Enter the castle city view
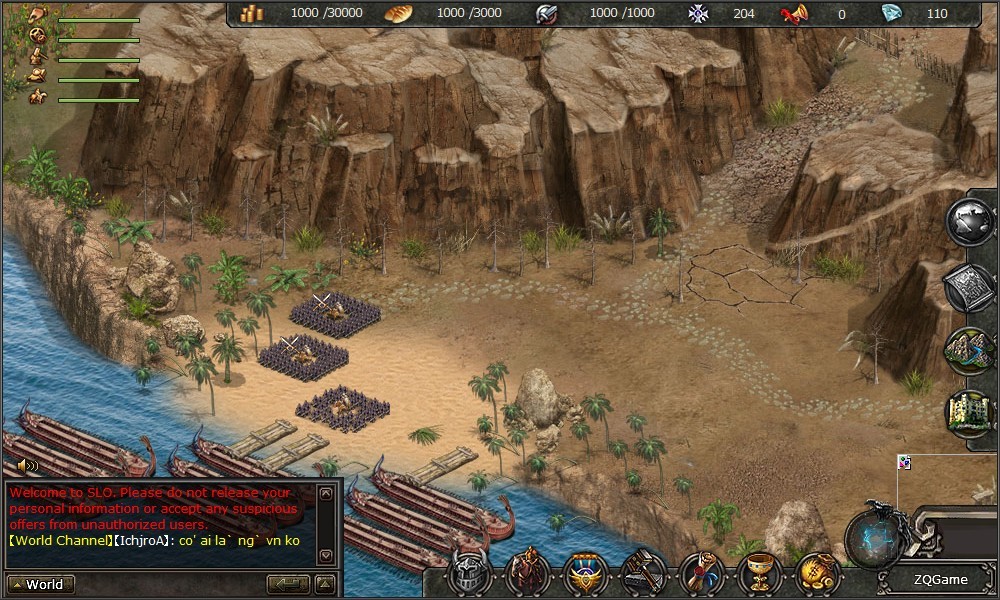The image size is (1000, 600). (971, 412)
